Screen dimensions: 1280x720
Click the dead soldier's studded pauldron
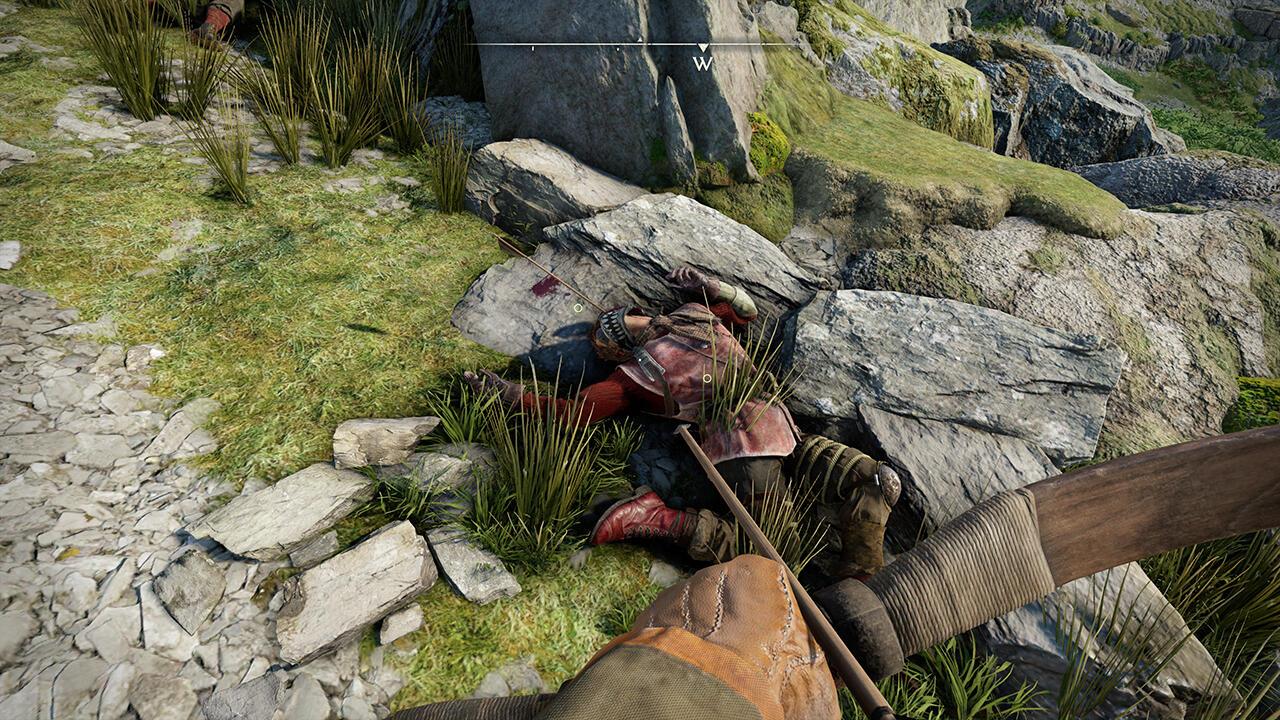click(x=613, y=324)
